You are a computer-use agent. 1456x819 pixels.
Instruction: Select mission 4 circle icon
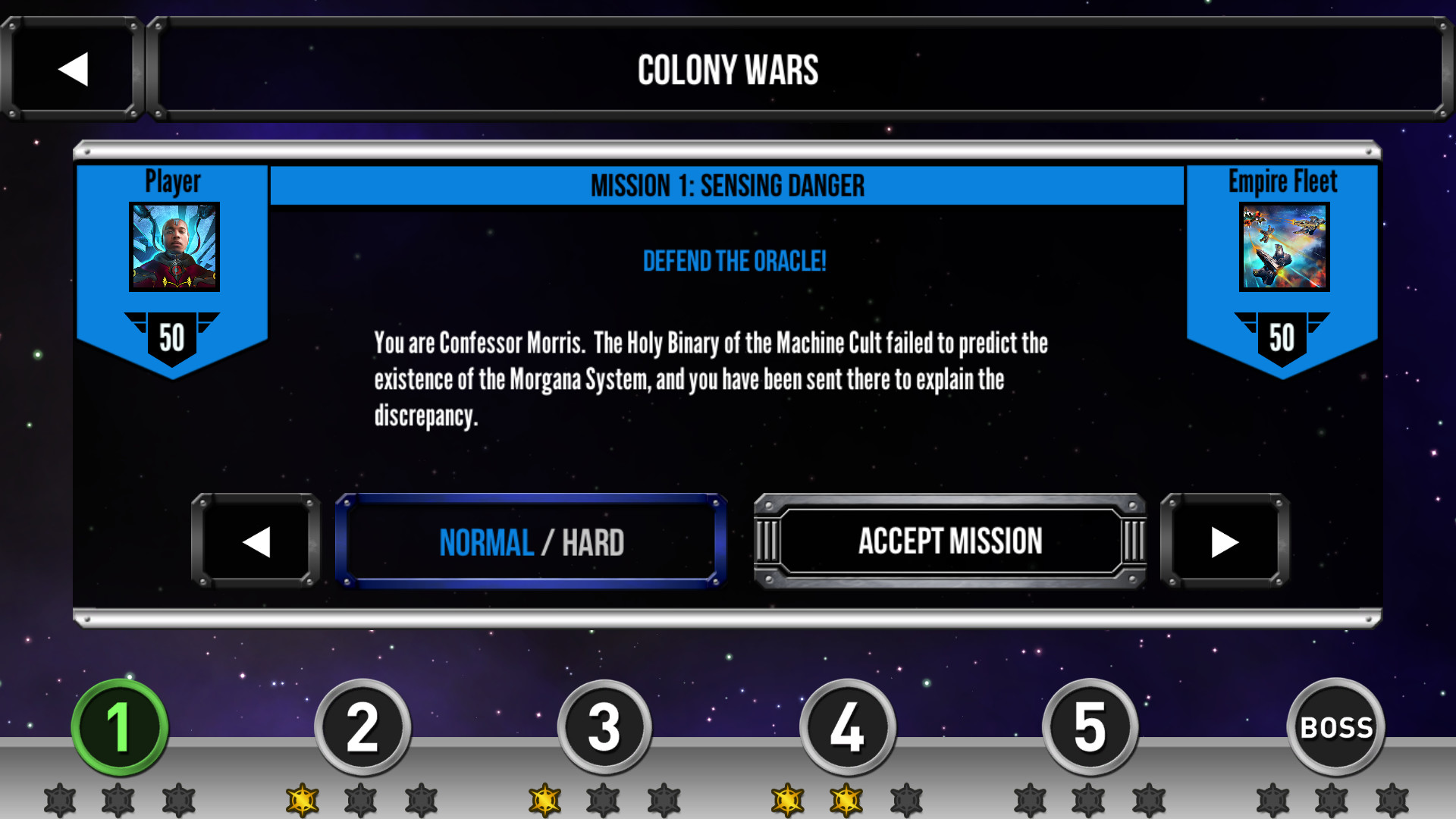pyautogui.click(x=847, y=726)
